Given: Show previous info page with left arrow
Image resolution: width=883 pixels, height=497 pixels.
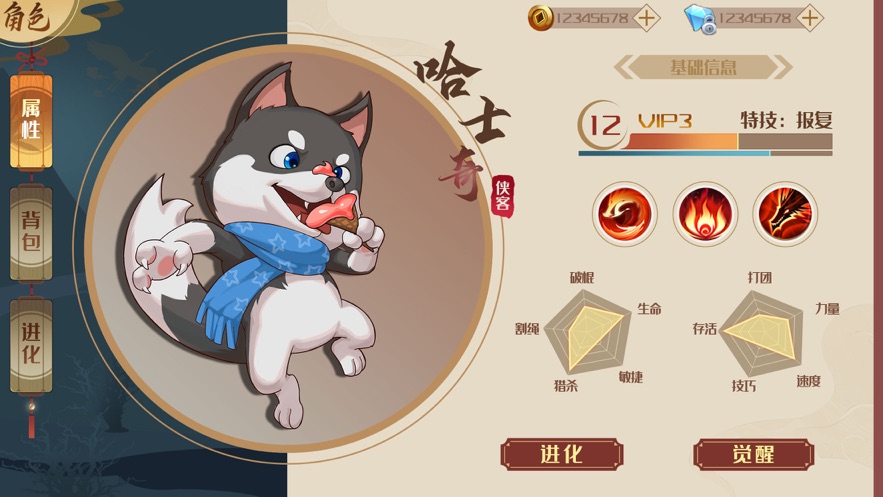Looking at the screenshot, I should coord(624,68).
